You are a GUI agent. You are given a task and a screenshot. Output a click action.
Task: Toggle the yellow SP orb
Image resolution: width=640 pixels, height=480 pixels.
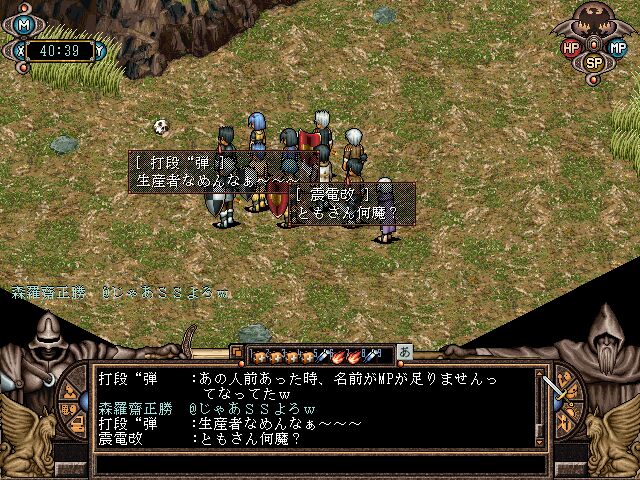click(594, 62)
